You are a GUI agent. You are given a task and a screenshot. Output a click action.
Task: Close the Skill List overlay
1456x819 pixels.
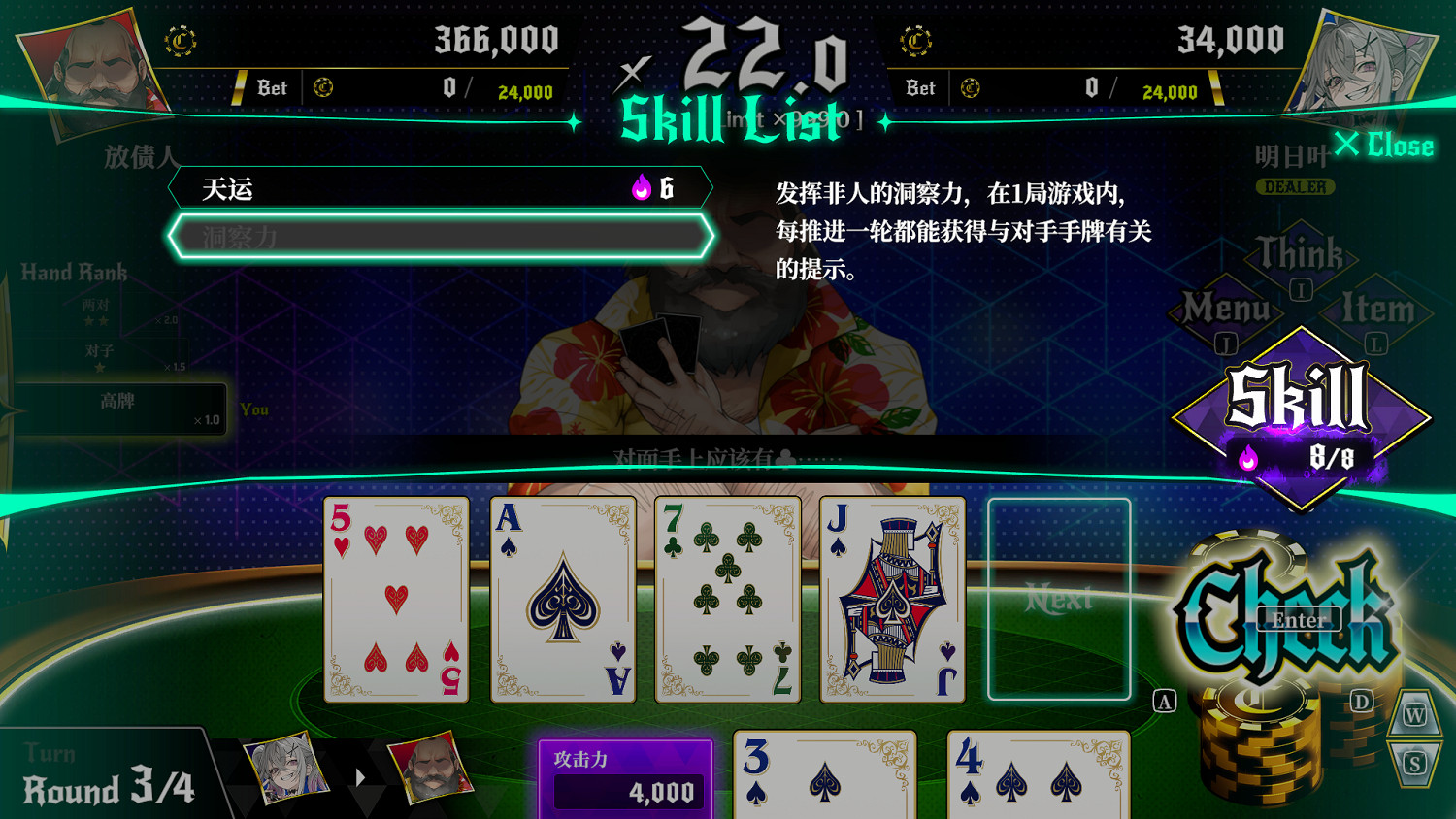click(1386, 146)
